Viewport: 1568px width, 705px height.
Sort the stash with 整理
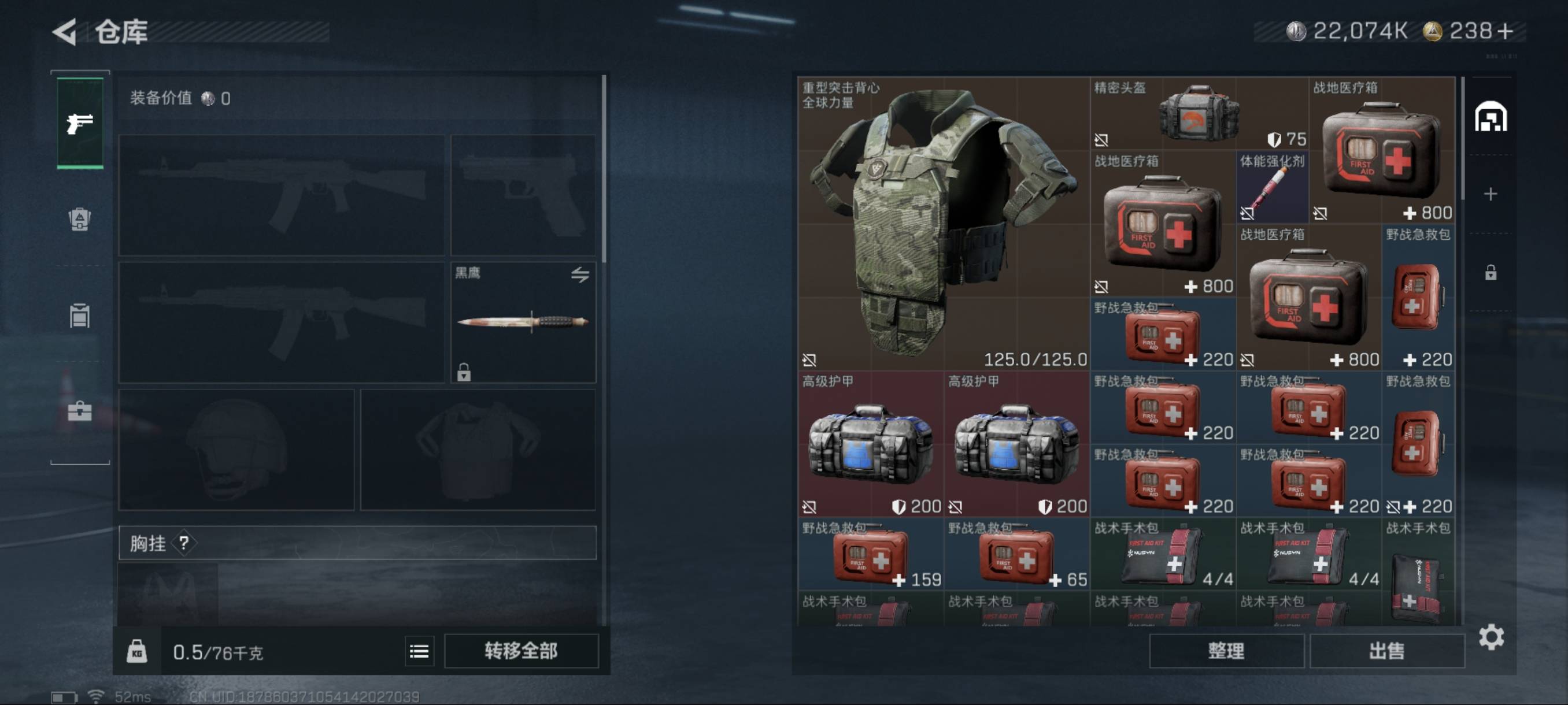[x=1226, y=651]
